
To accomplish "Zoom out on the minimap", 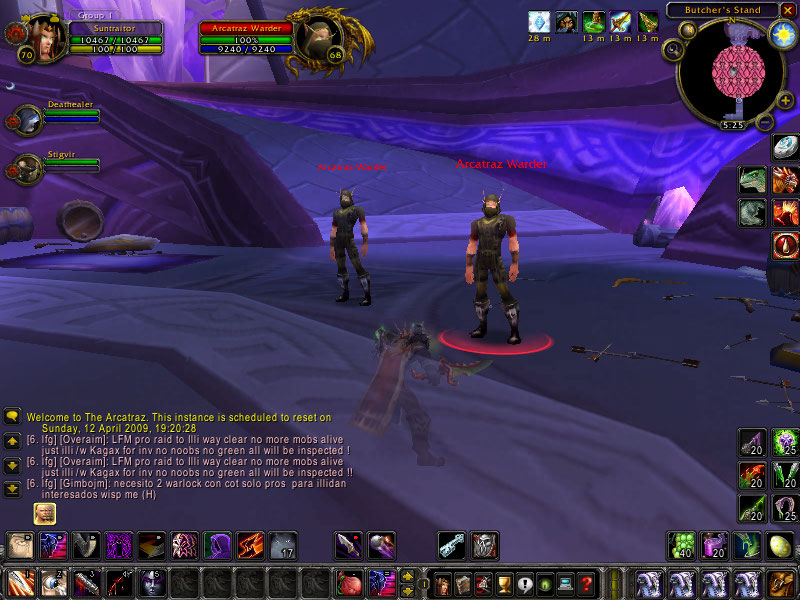I will pyautogui.click(x=764, y=124).
